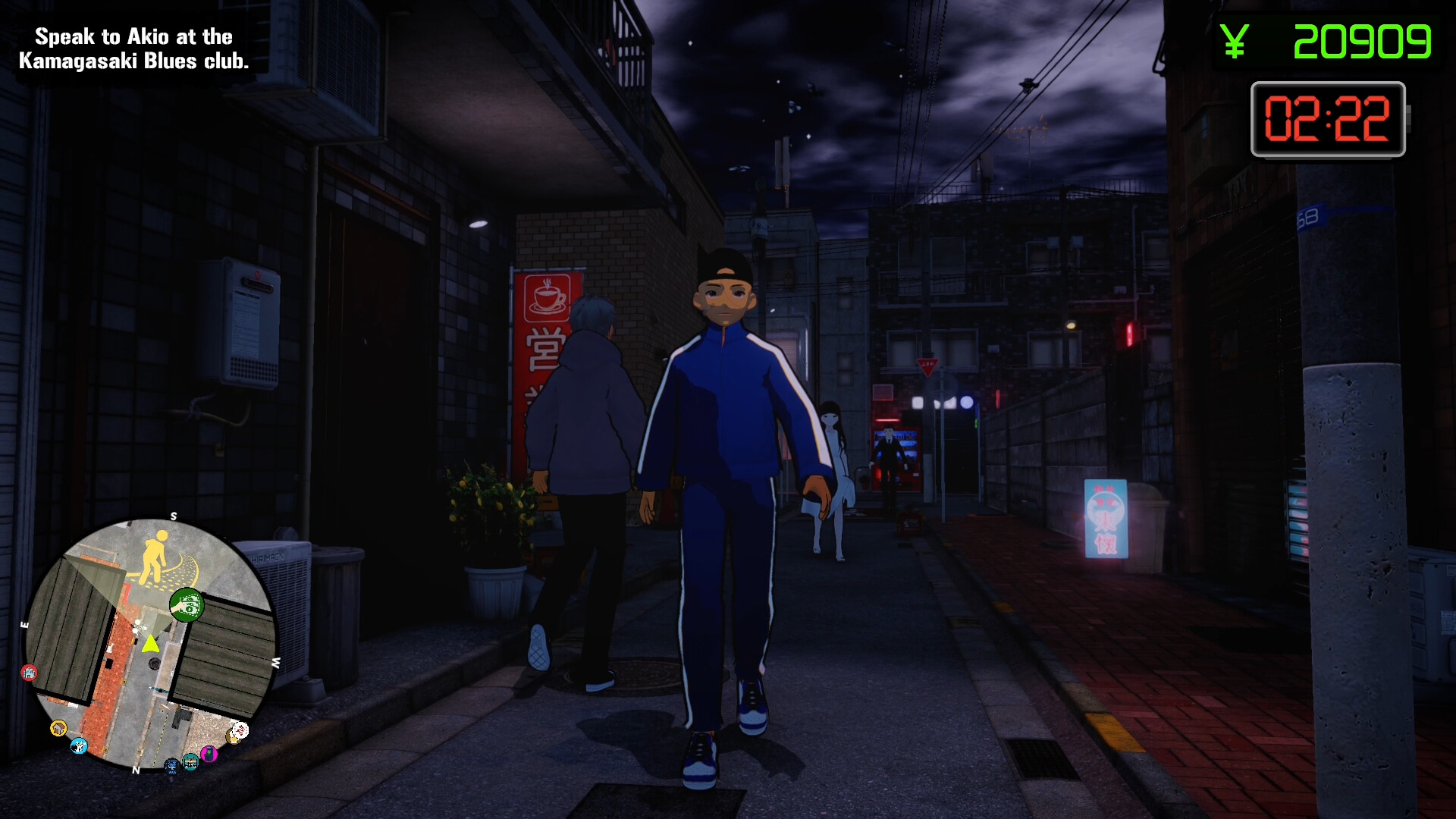
Task: Click the cyan bowling marker on minimap
Action: click(x=79, y=746)
